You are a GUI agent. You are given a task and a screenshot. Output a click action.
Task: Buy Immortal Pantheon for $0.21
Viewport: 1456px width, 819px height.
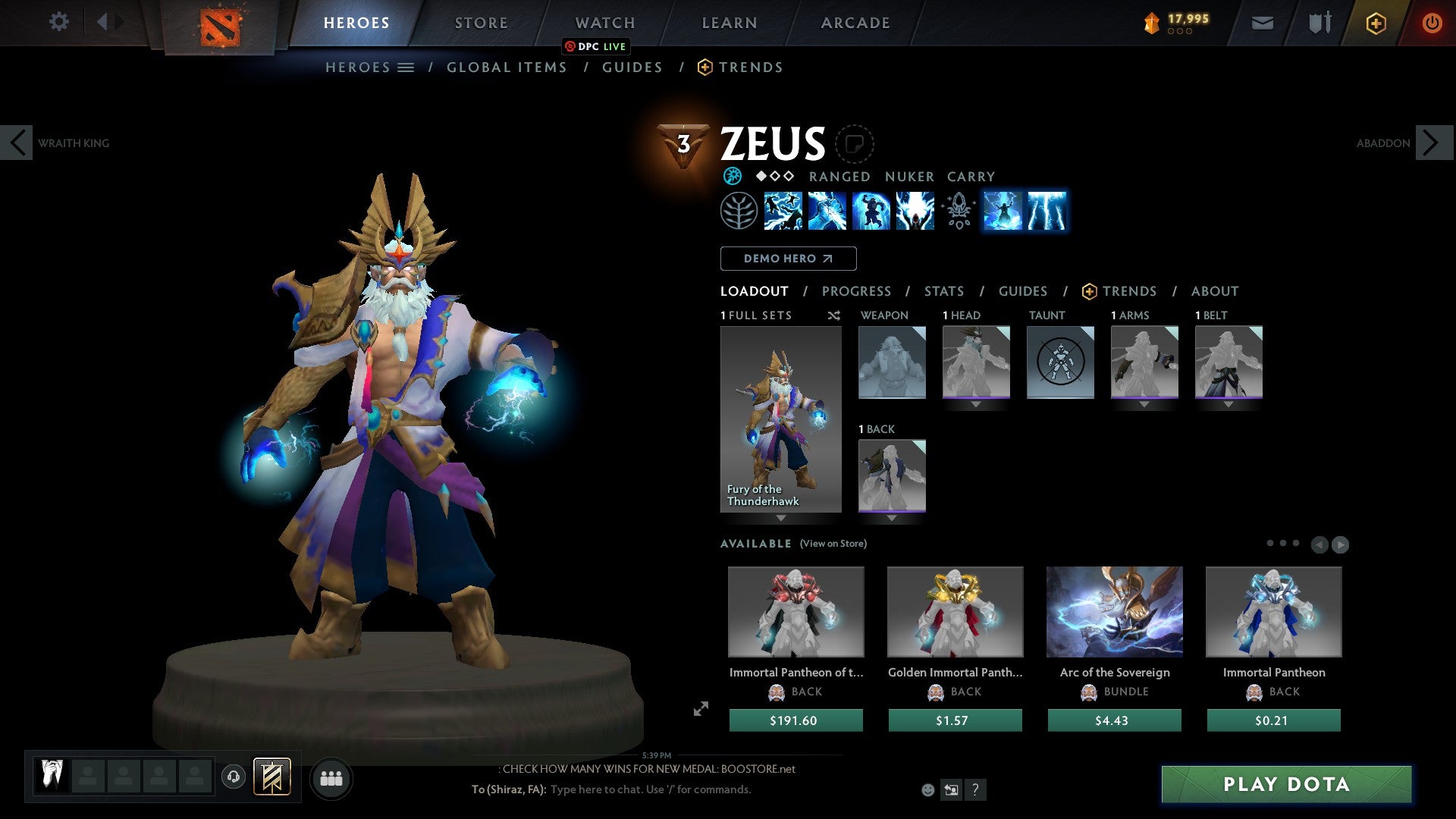pyautogui.click(x=1273, y=720)
